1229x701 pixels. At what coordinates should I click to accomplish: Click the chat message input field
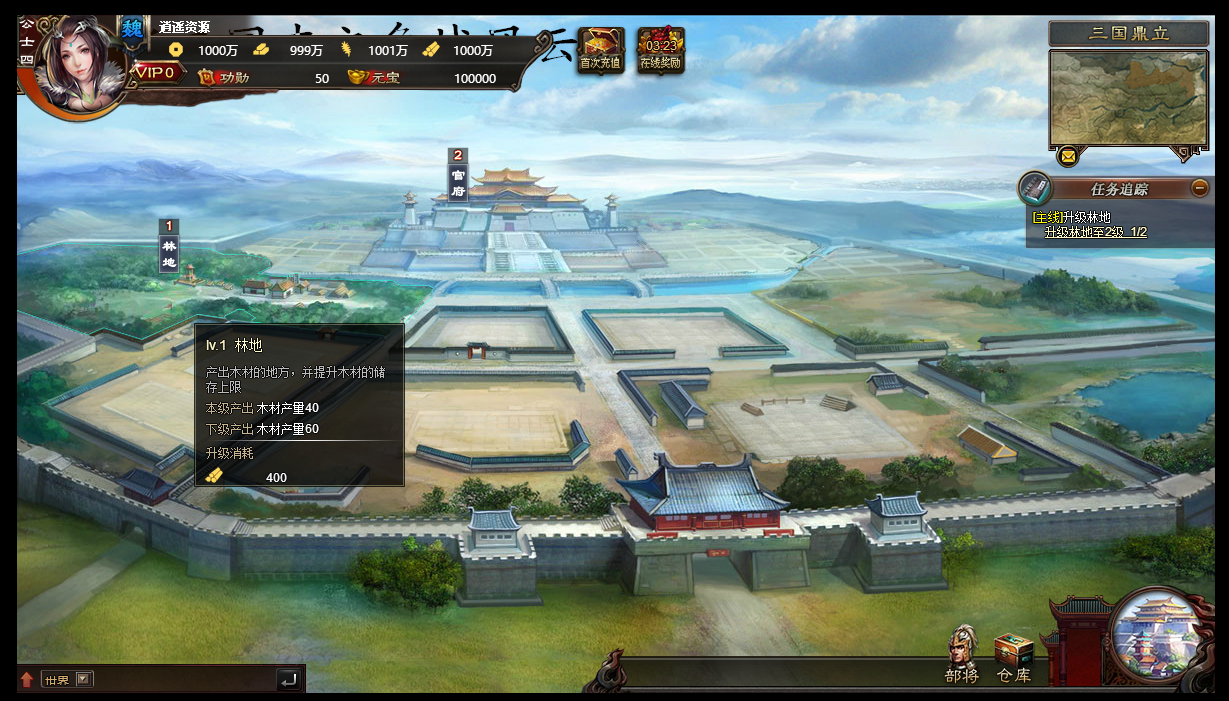point(185,679)
